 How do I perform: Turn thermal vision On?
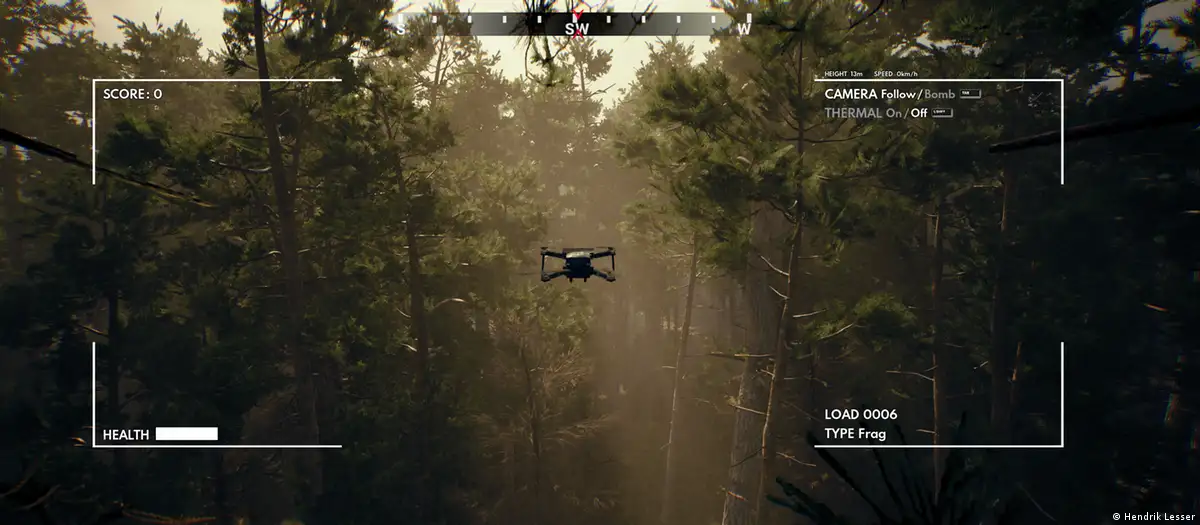point(893,113)
